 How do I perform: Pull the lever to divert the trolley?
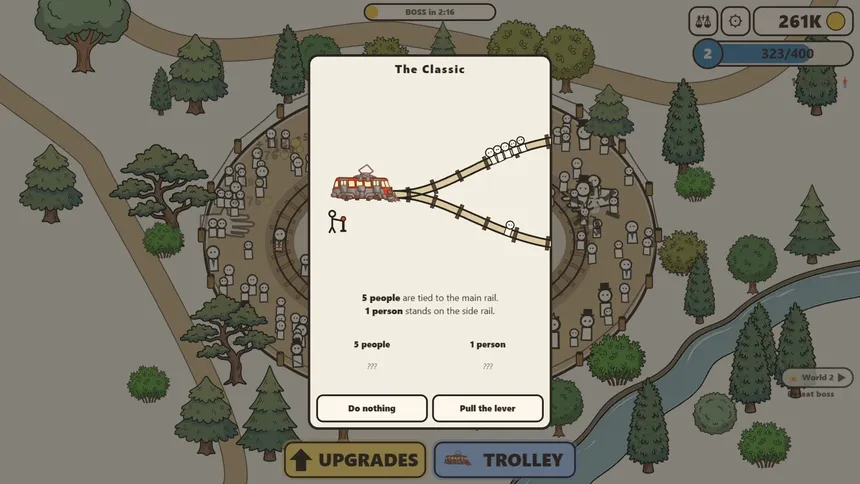tap(488, 408)
